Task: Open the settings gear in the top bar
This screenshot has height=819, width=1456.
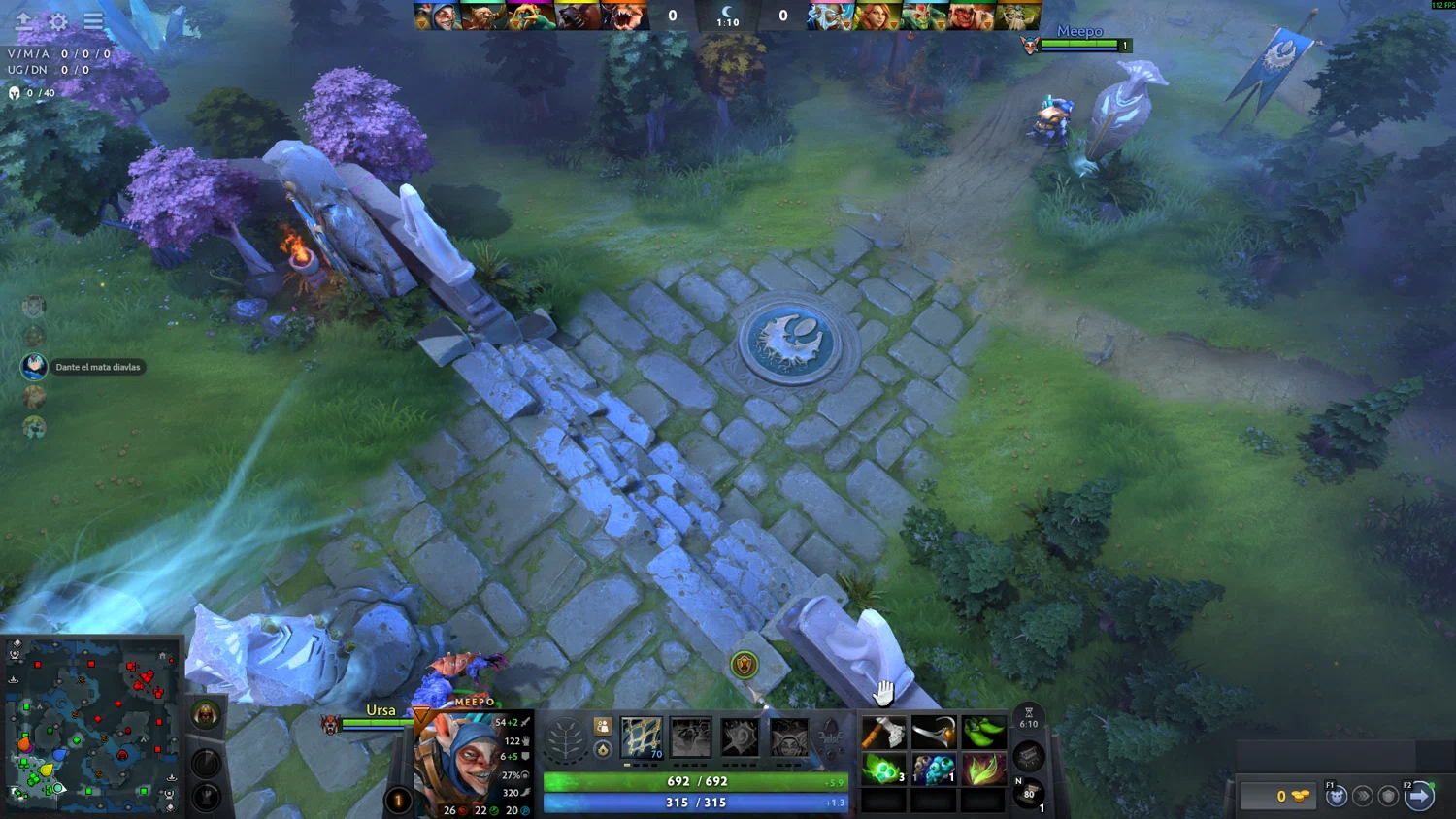Action: coord(58,21)
